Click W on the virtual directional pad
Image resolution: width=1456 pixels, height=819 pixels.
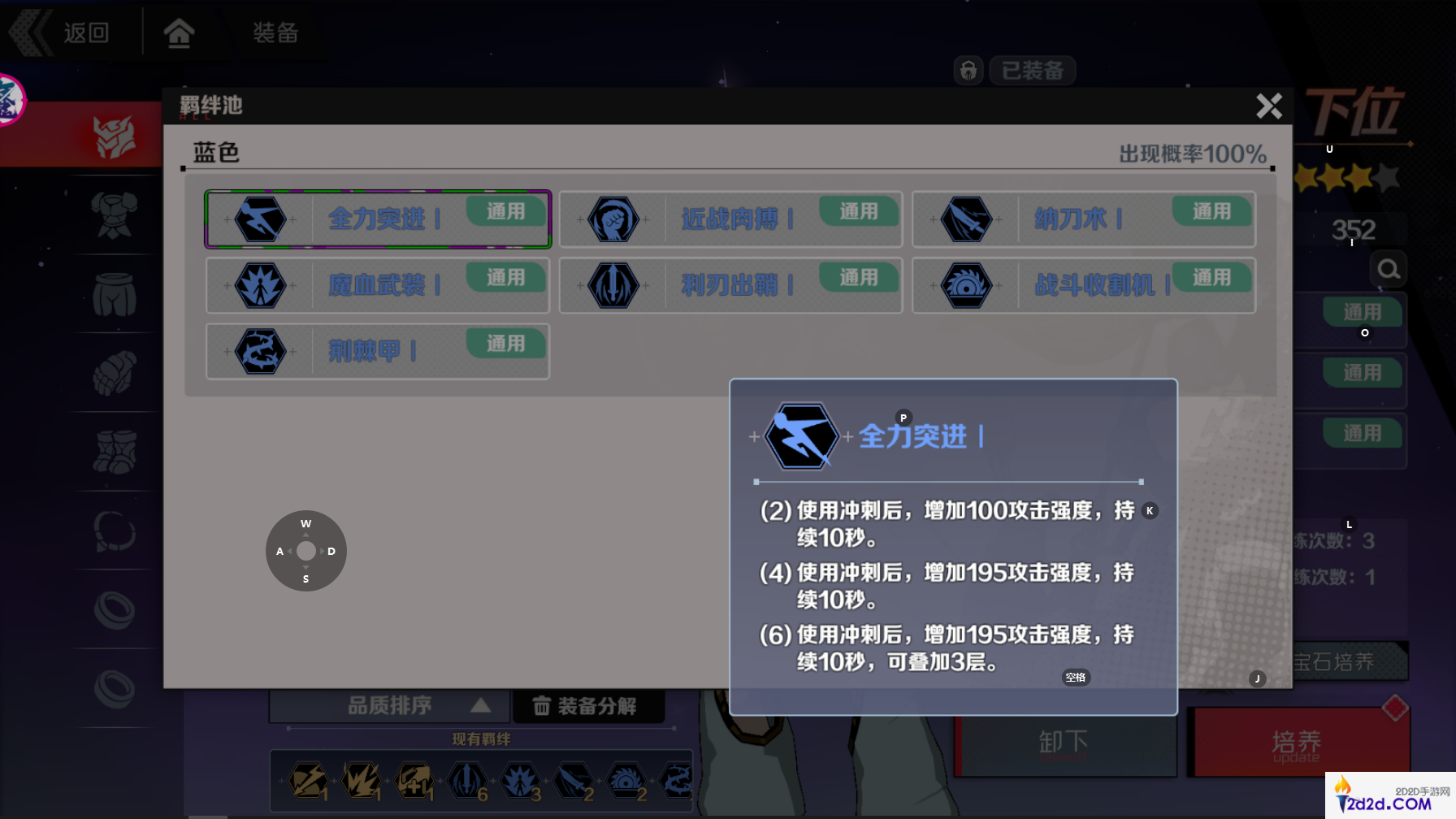[305, 524]
